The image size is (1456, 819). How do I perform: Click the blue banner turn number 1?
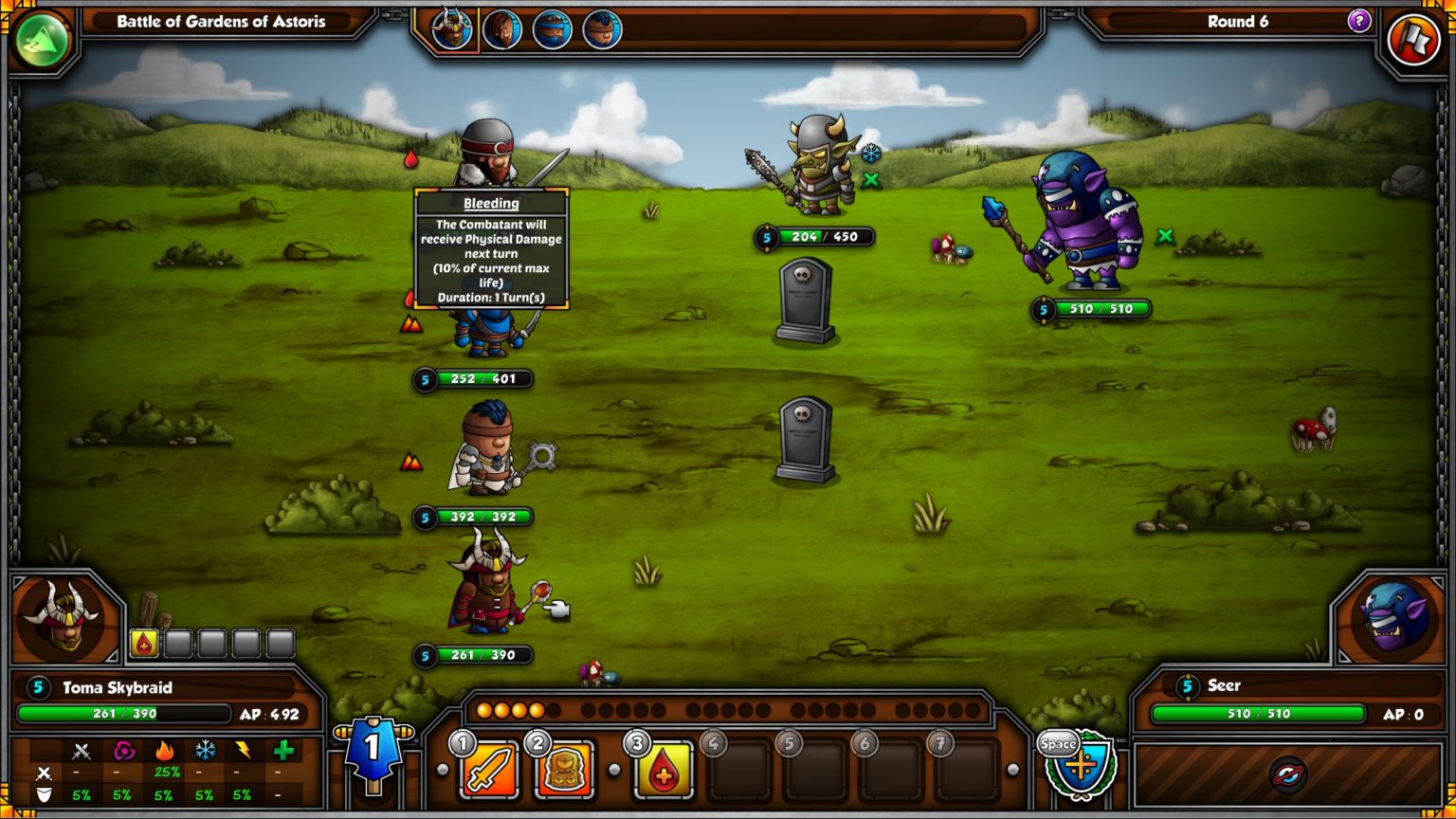[373, 750]
